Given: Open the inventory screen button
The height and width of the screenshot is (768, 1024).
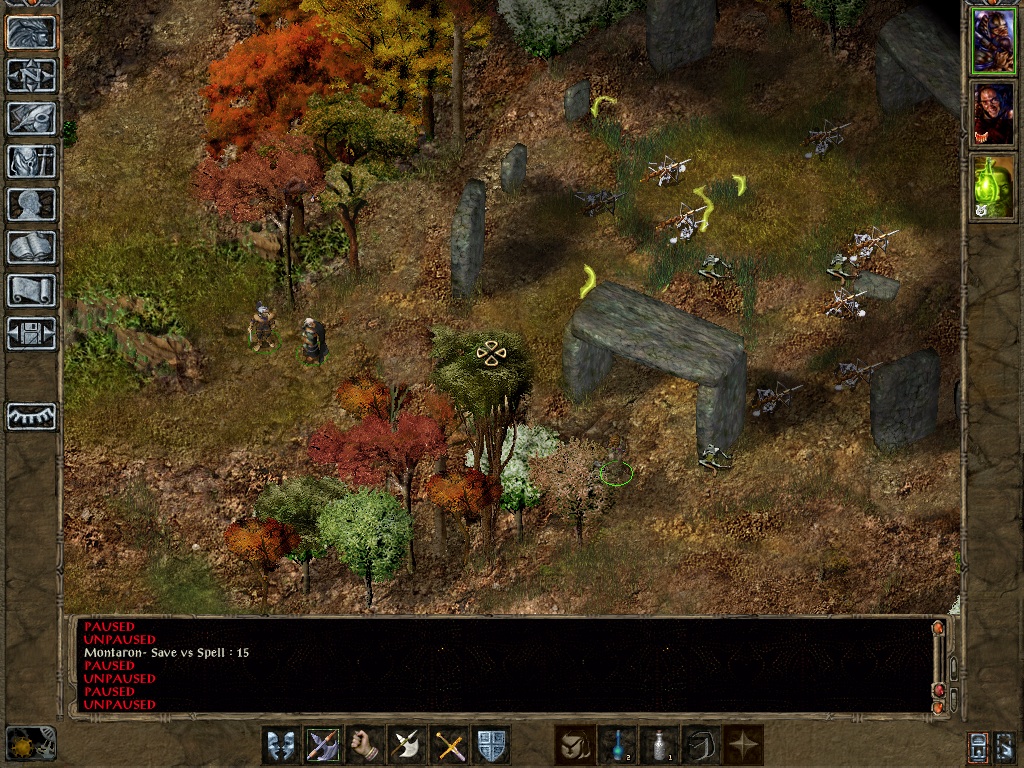Looking at the screenshot, I should 31,161.
